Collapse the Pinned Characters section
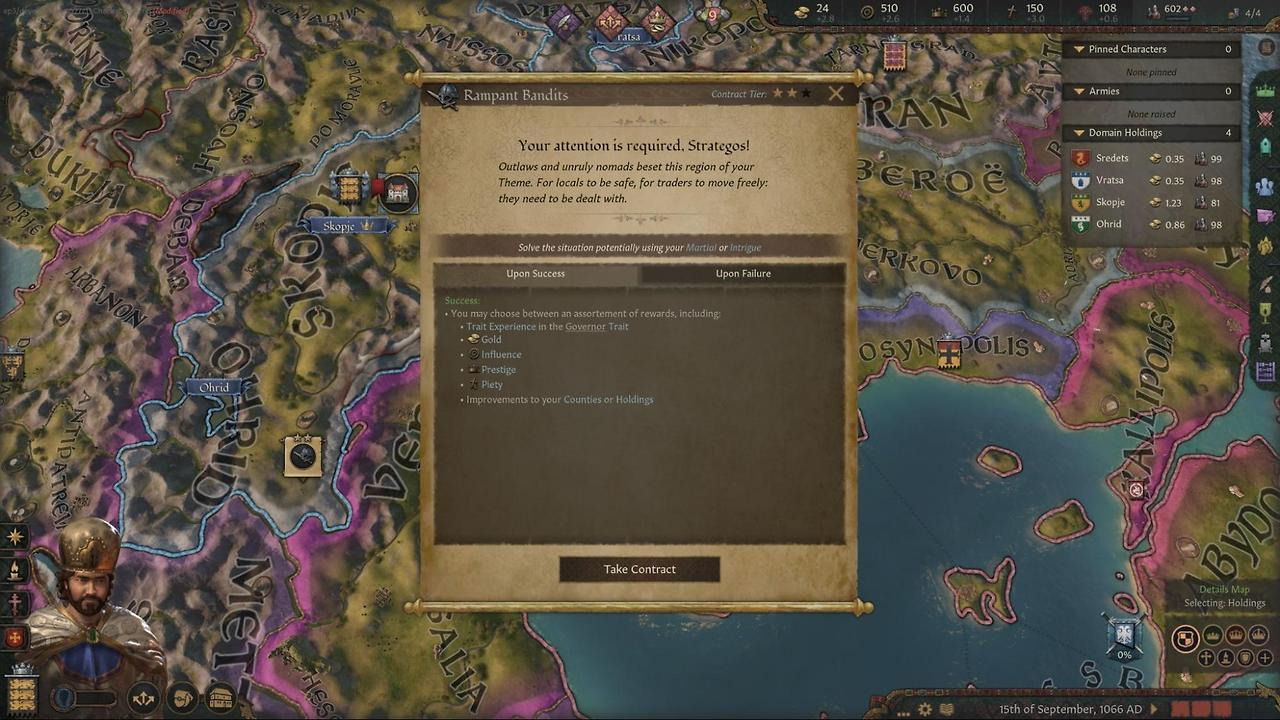The image size is (1280, 720). (x=1079, y=49)
